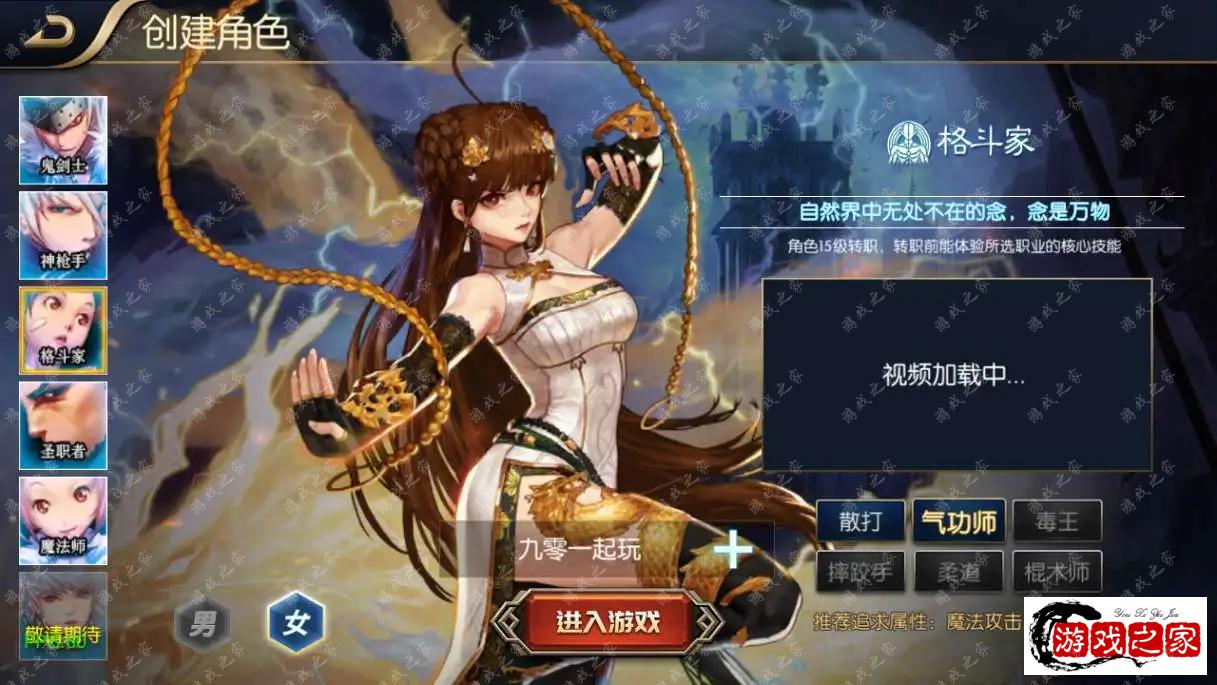Image resolution: width=1217 pixels, height=685 pixels.
Task: Select the 柔道 subclass
Action: 958,572
